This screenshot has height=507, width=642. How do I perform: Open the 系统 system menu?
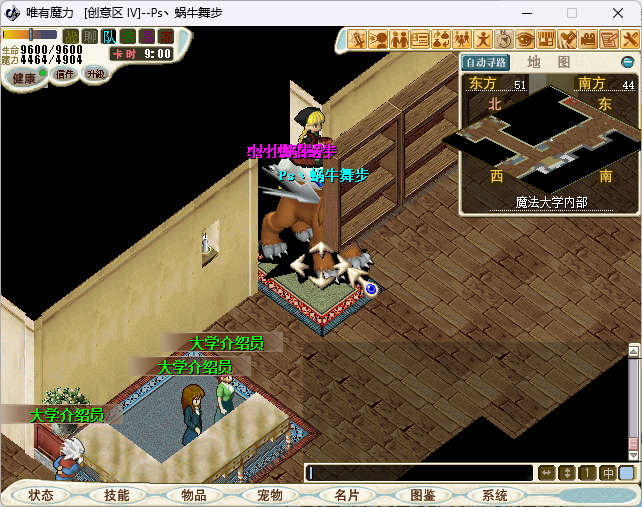click(x=495, y=495)
